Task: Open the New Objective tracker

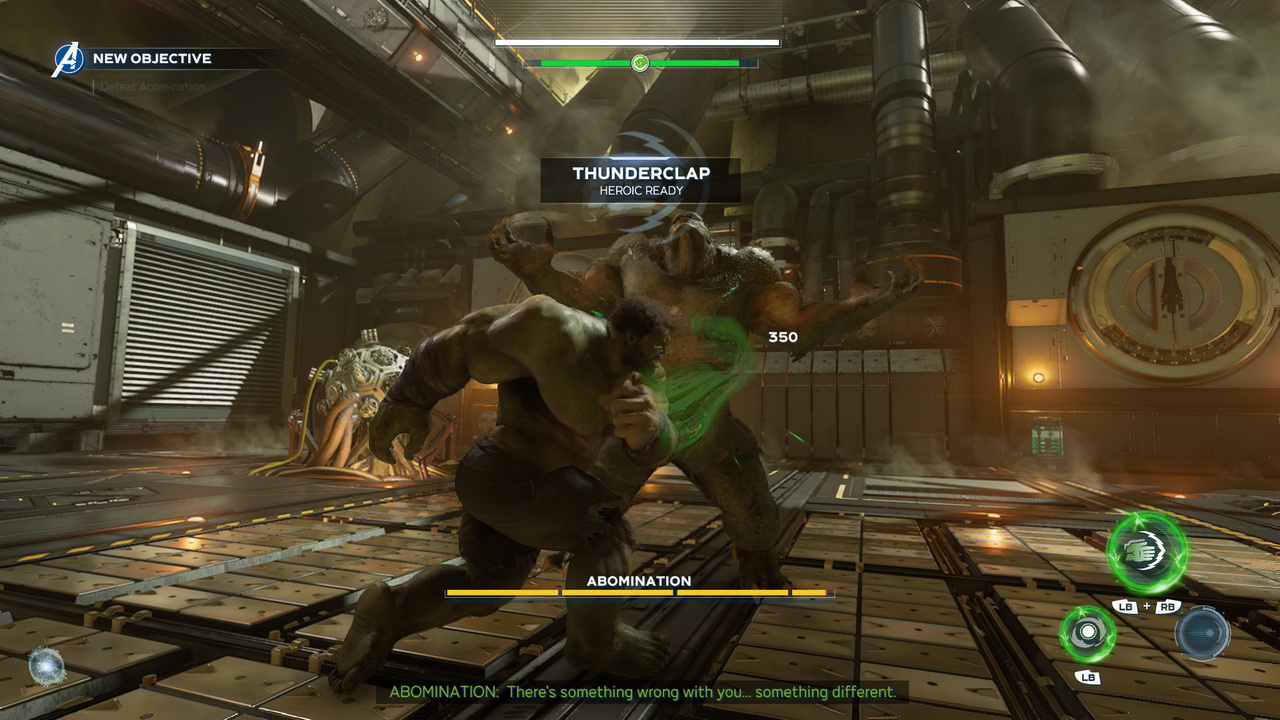Action: tap(152, 59)
